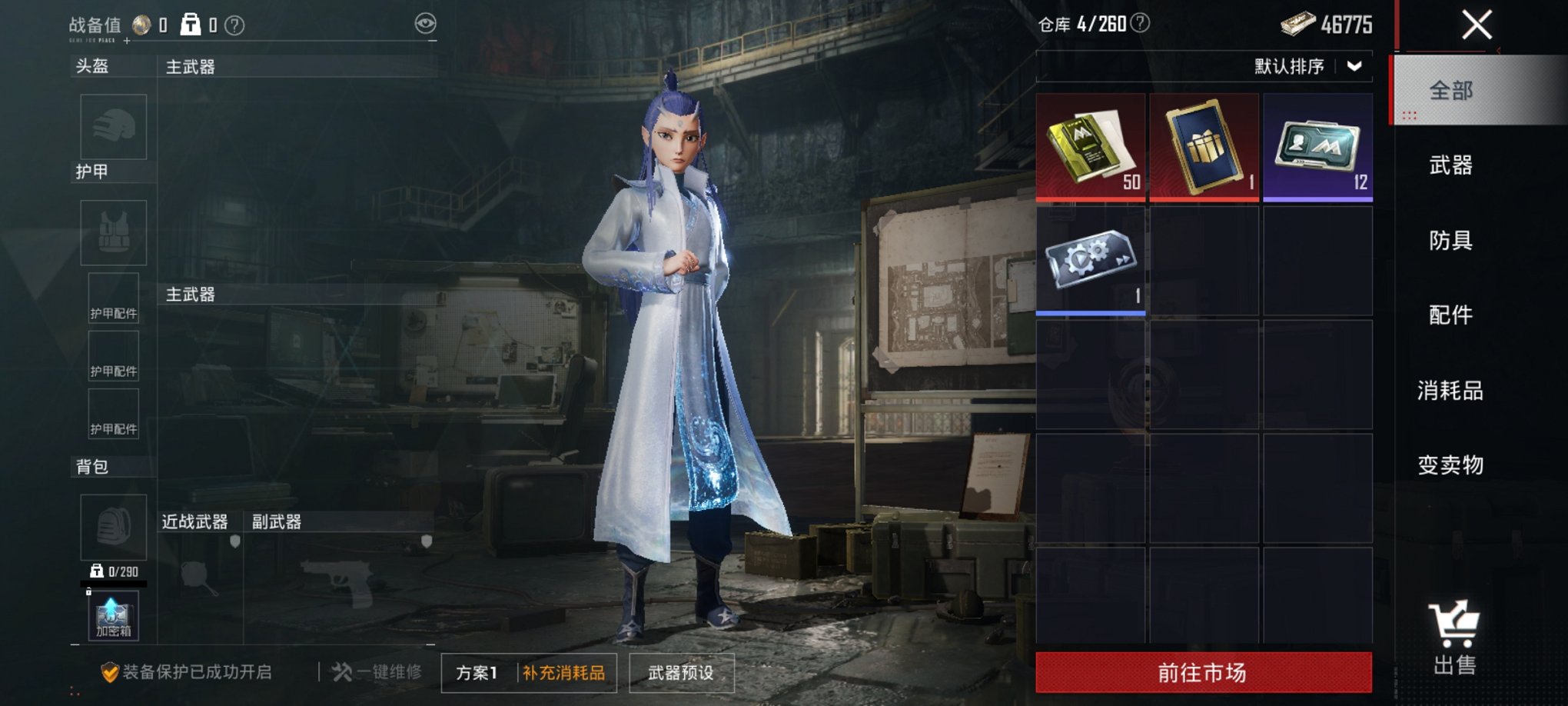Screen dimensions: 1568x706
Task: Switch to the 武器 weapons tab
Action: pyautogui.click(x=1451, y=167)
